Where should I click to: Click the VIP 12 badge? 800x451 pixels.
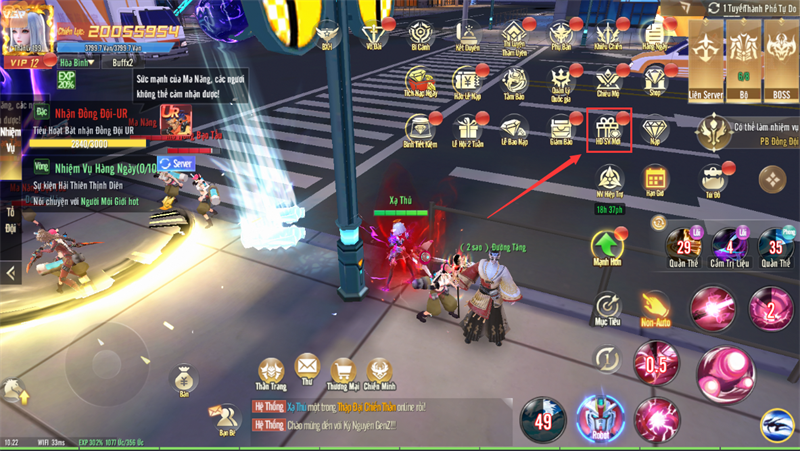click(x=24, y=61)
